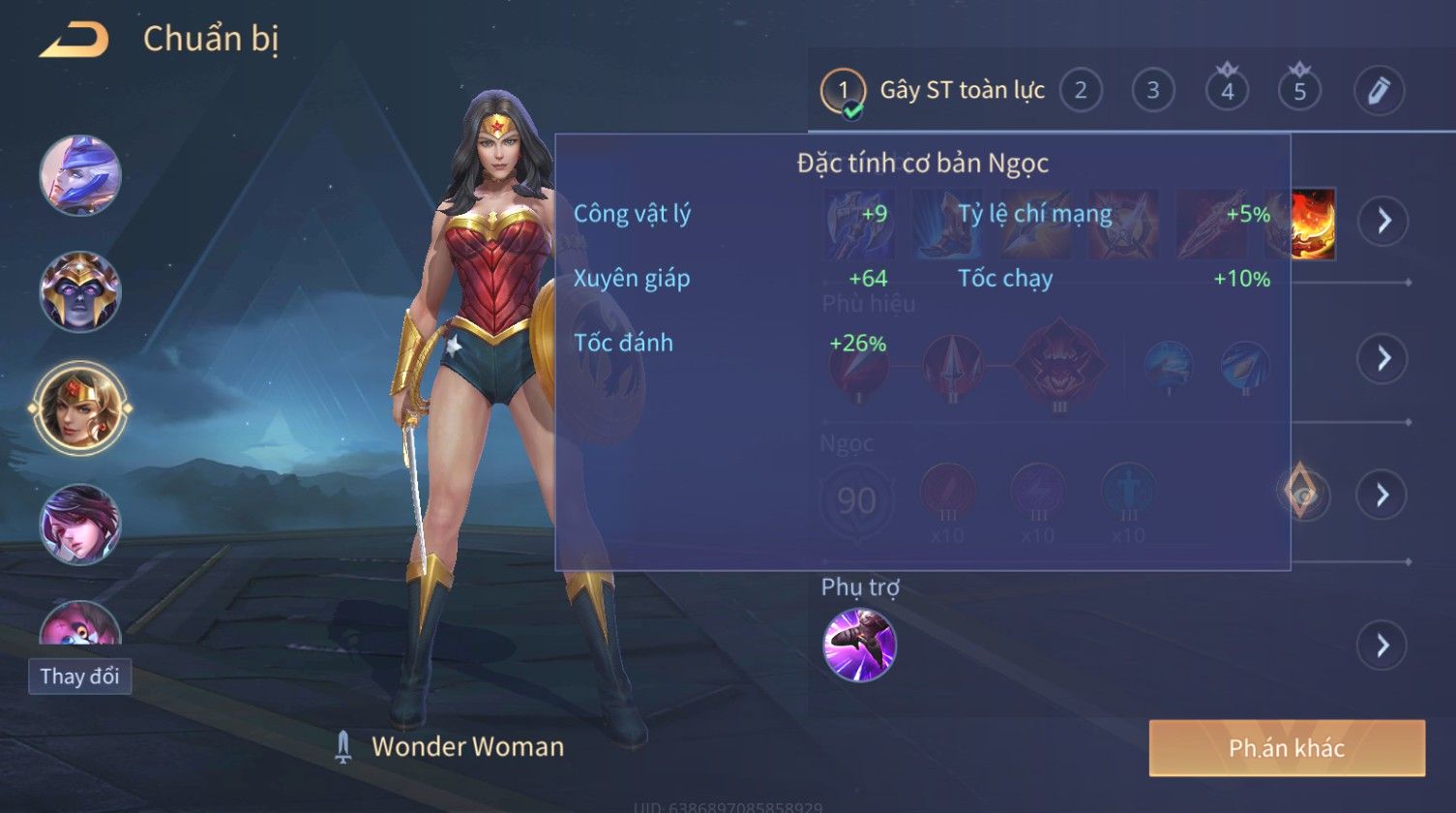Select the blue-hat hero portrait

coord(80,175)
